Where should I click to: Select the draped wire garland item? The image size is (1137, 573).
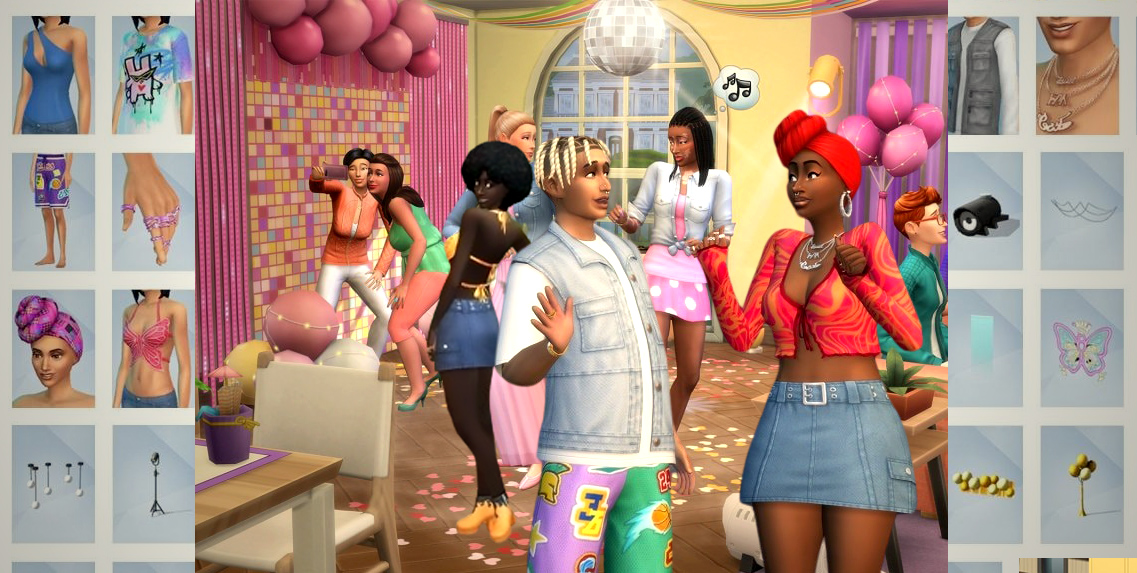click(x=1081, y=211)
